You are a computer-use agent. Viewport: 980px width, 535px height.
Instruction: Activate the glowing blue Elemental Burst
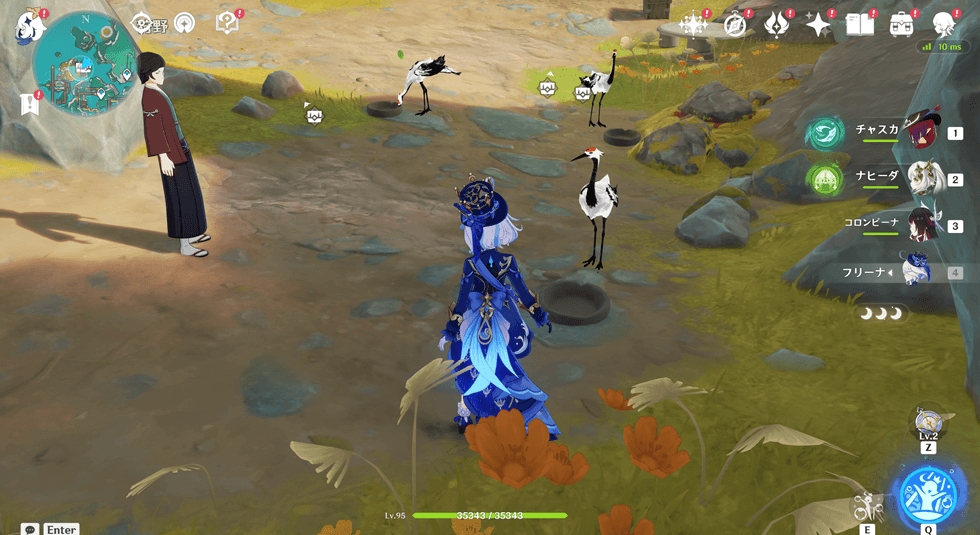click(x=928, y=492)
